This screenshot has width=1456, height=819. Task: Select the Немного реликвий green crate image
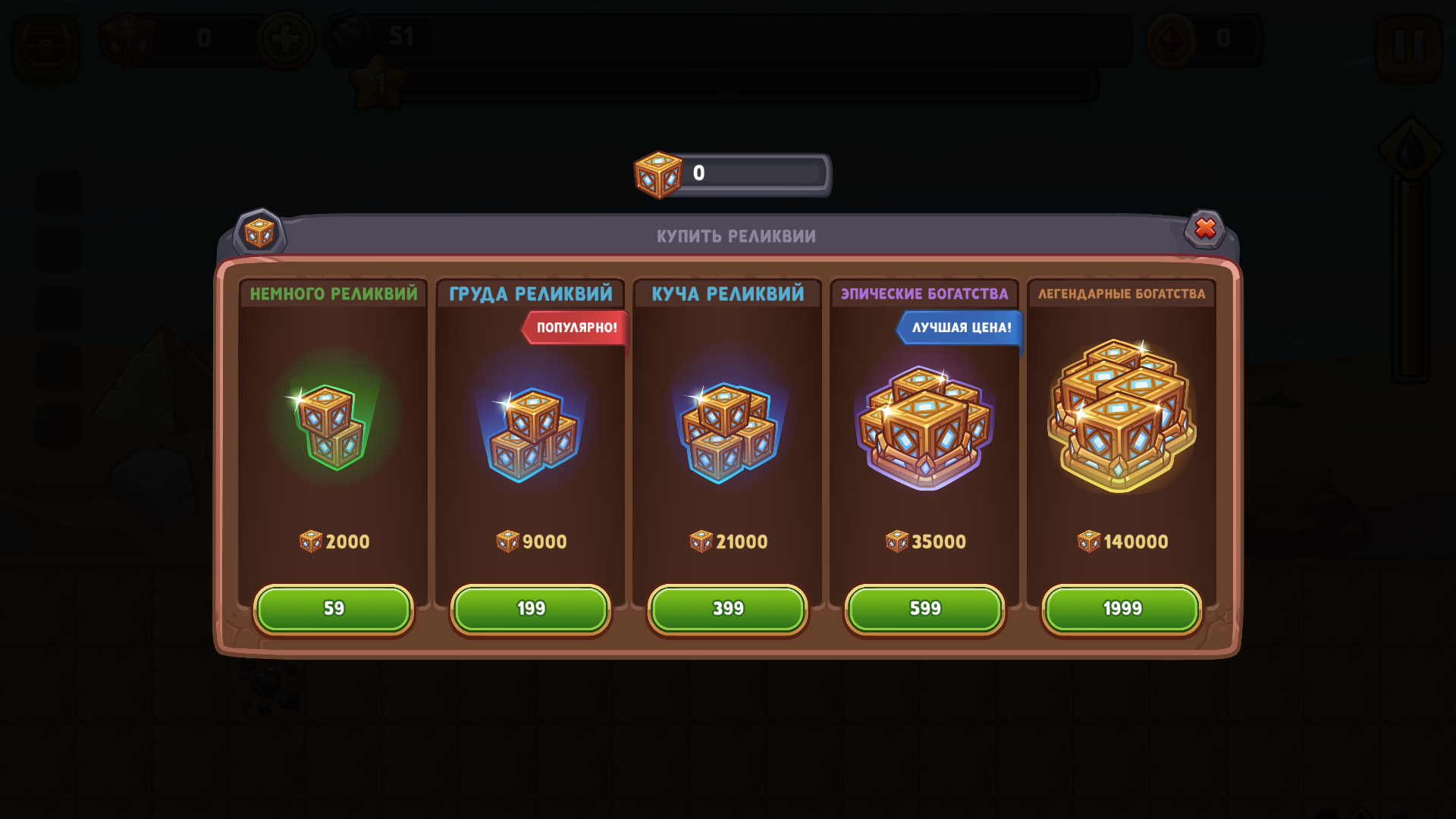click(x=332, y=426)
